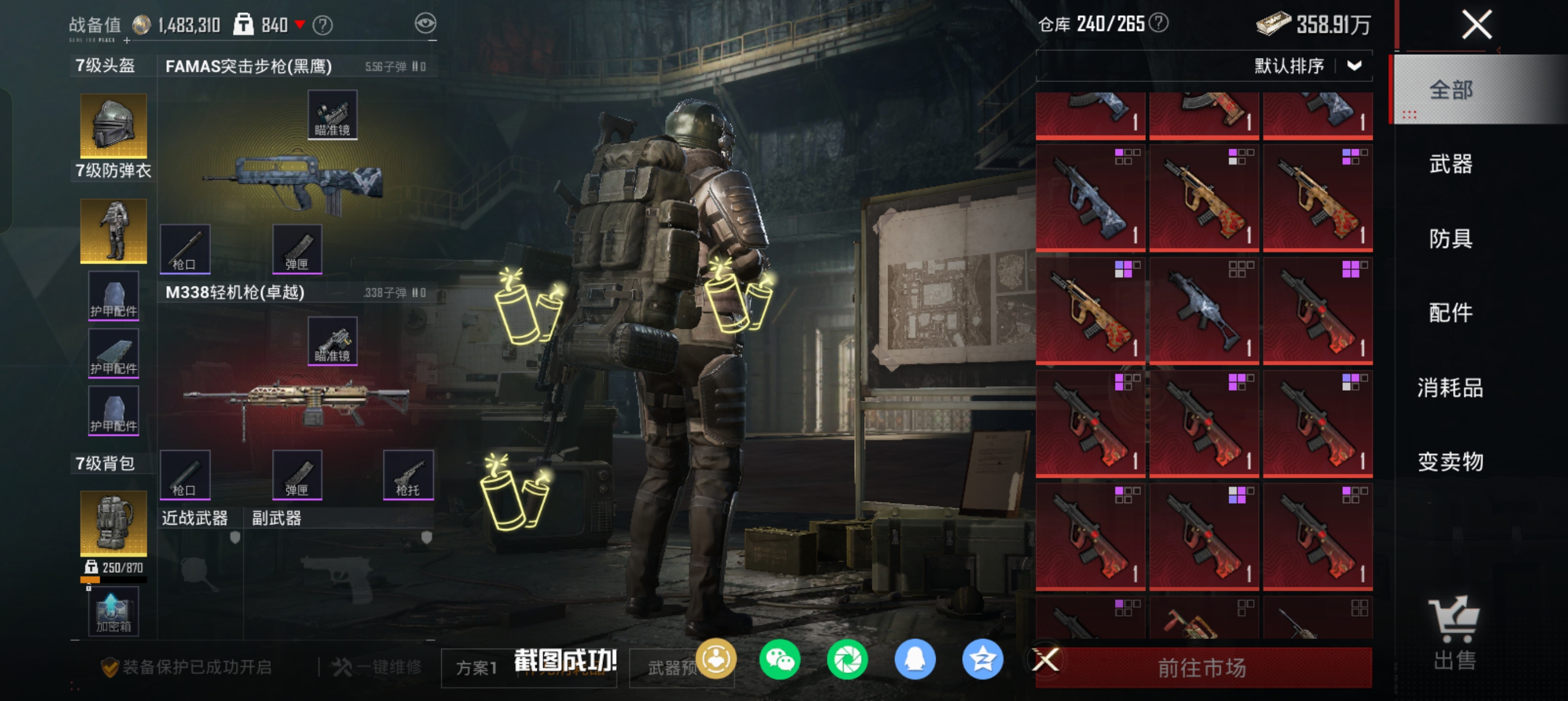Choose the 方案1 loadout preset
The width and height of the screenshot is (1568, 701).
click(x=477, y=668)
